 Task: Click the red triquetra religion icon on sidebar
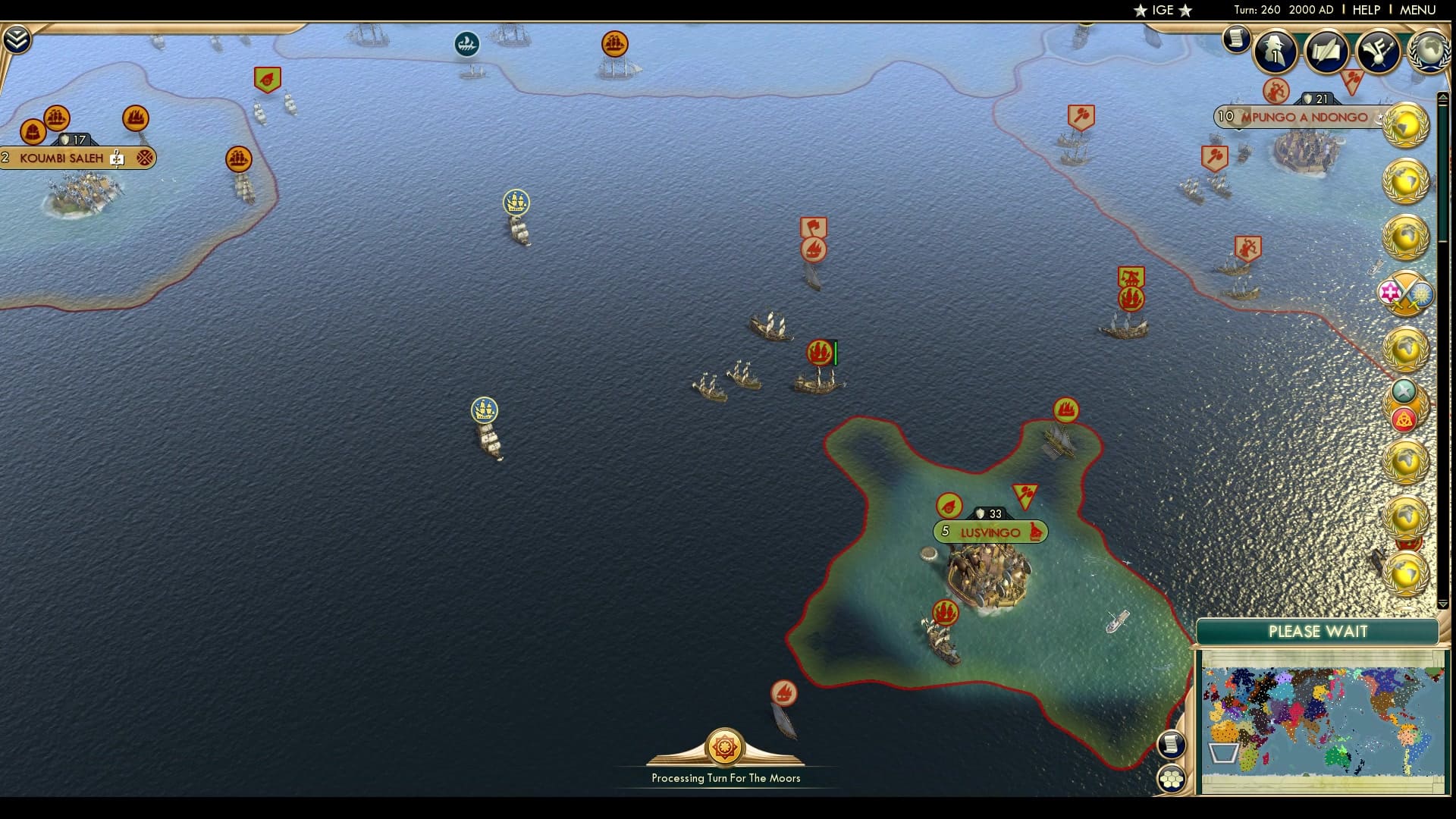(x=1405, y=418)
